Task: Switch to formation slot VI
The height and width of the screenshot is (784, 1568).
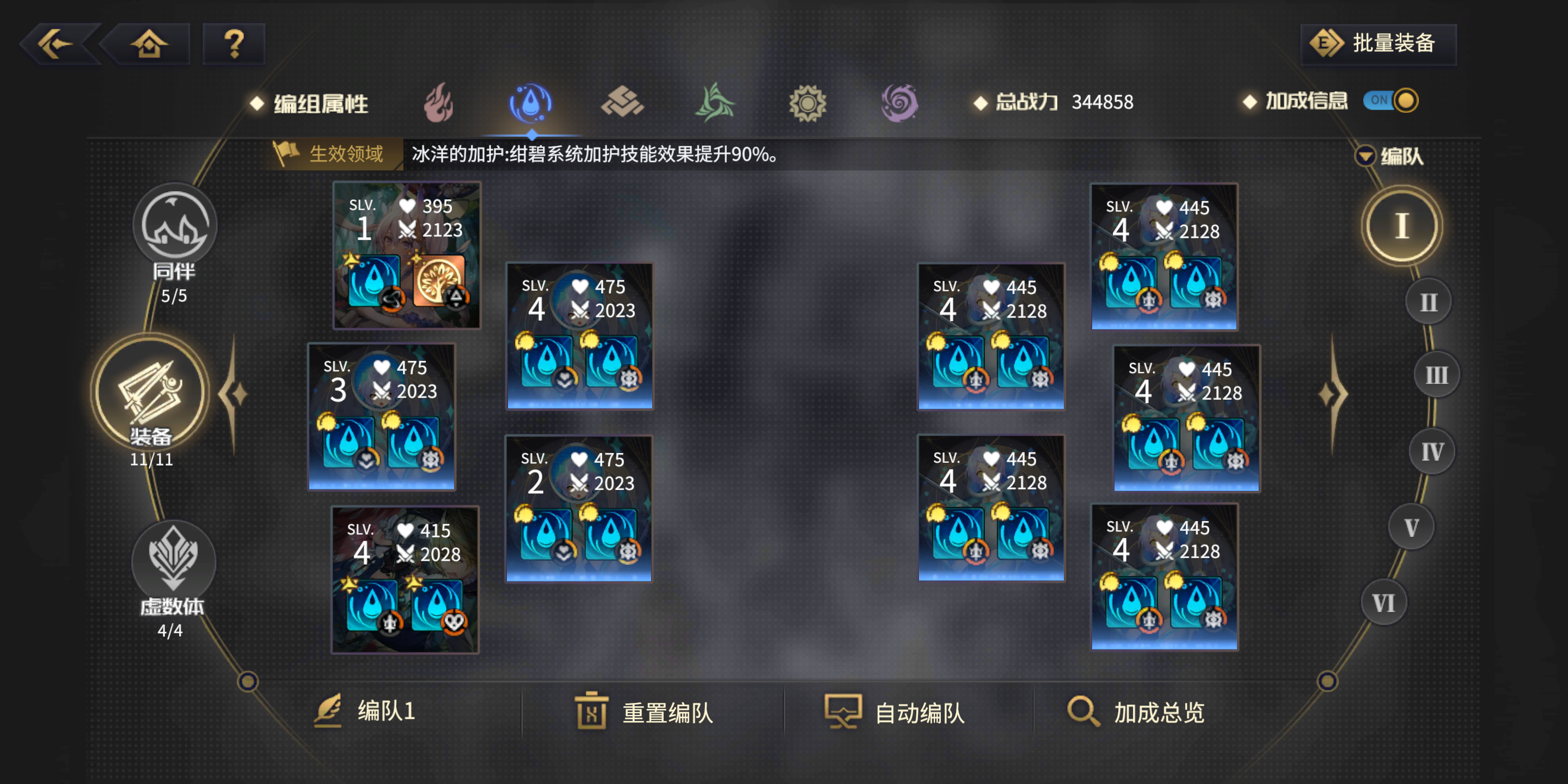Action: click(x=1384, y=602)
